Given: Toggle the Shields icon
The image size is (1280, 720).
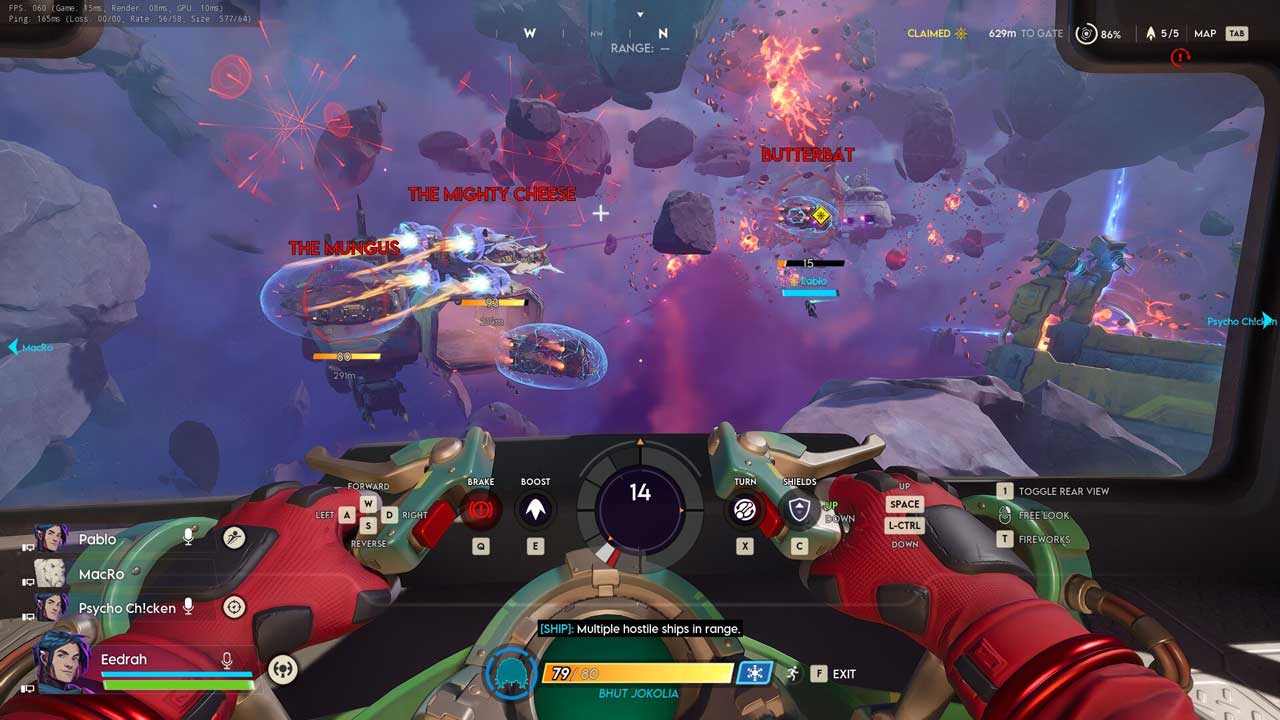Looking at the screenshot, I should tap(799, 512).
